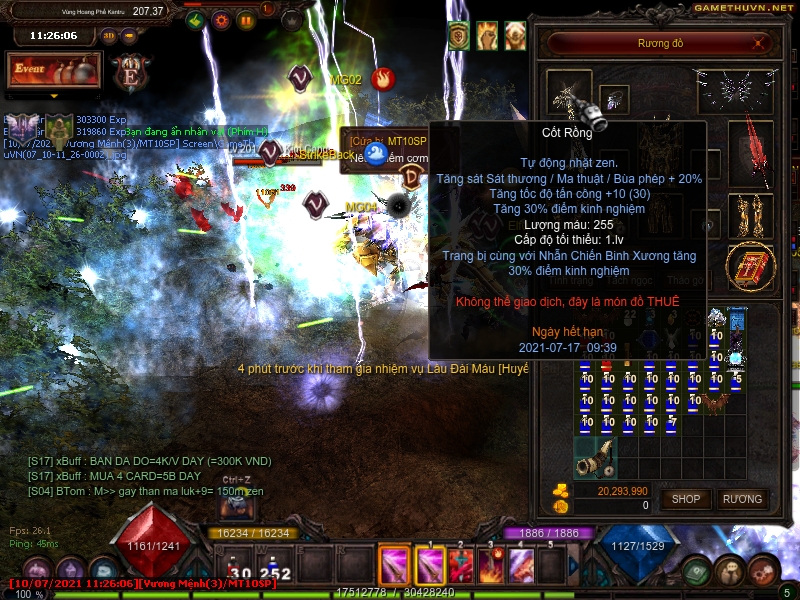
Task: Close the Rương đồ inventory window
Action: click(x=760, y=43)
